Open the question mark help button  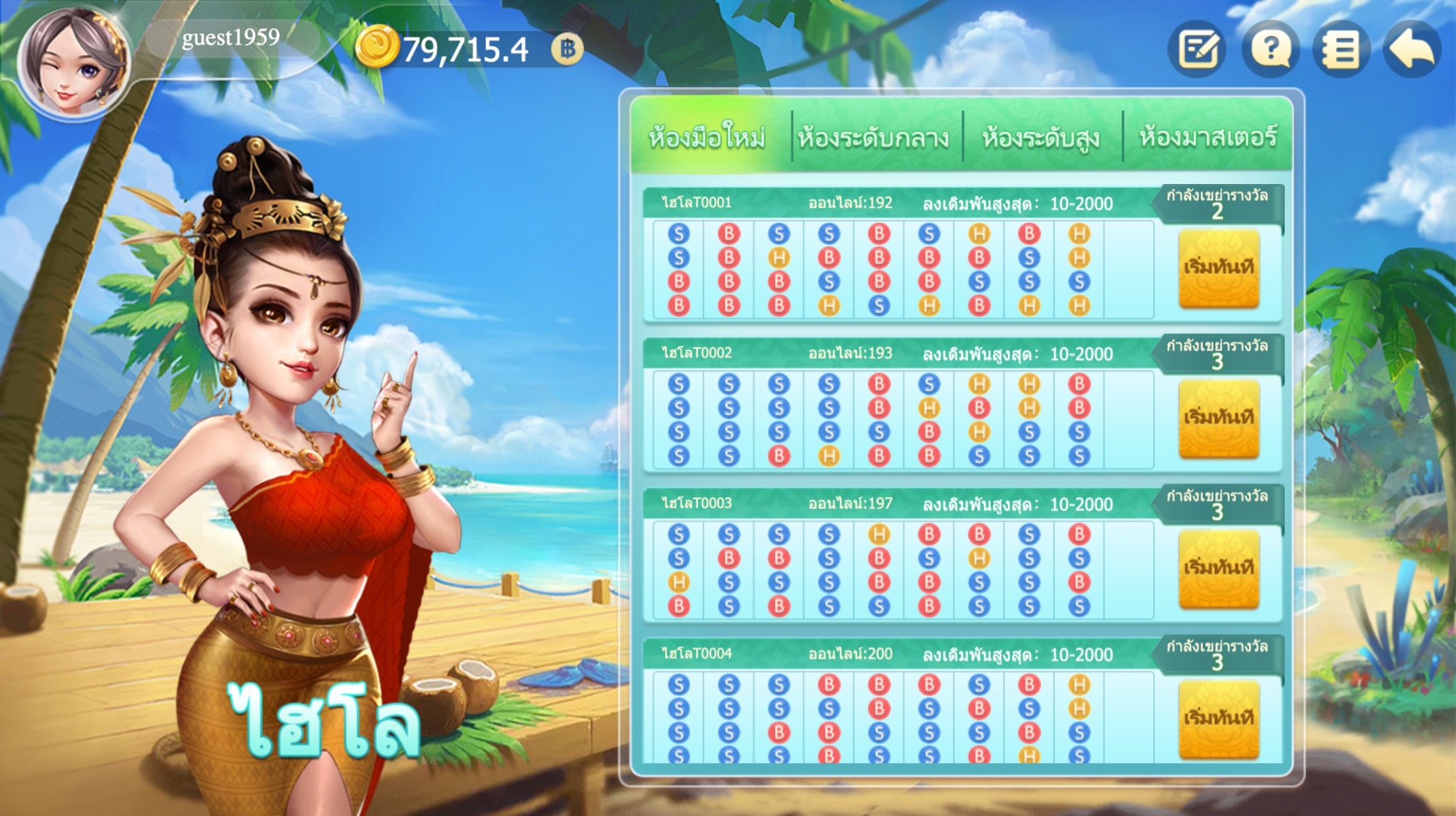[x=1271, y=49]
